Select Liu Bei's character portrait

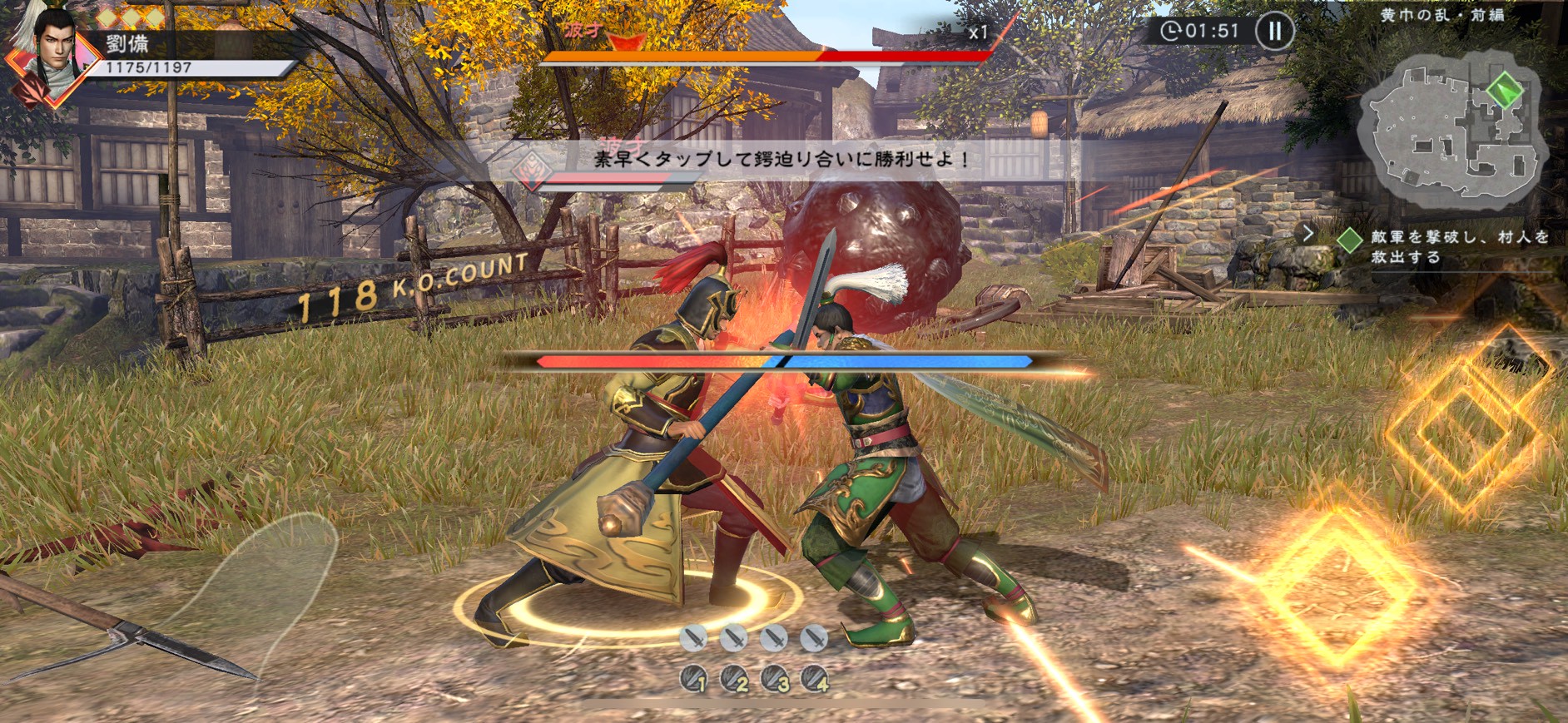coord(52,50)
